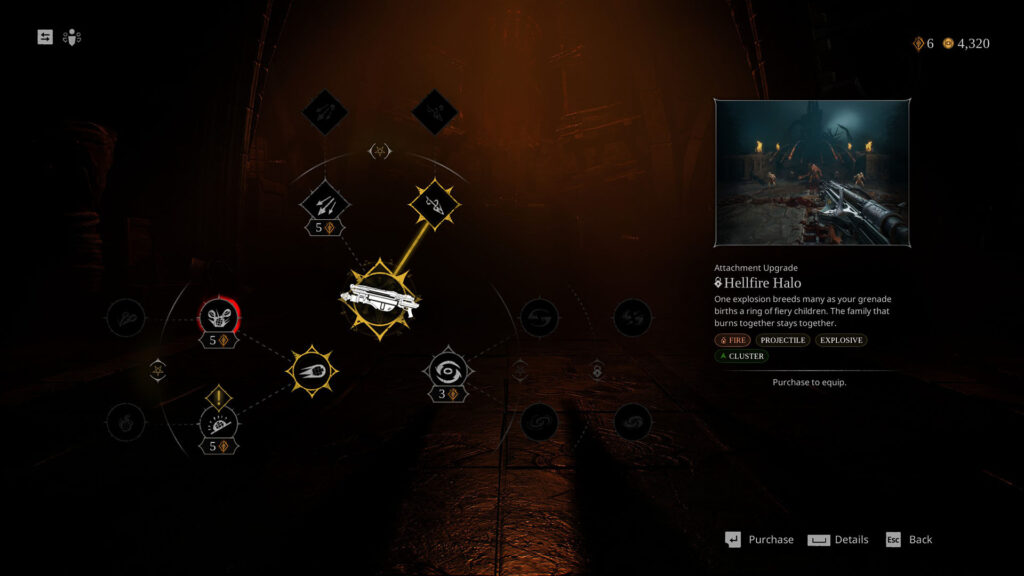Image resolution: width=1024 pixels, height=576 pixels.
Task: Click the CLUSTER tag
Action: pyautogui.click(x=741, y=356)
